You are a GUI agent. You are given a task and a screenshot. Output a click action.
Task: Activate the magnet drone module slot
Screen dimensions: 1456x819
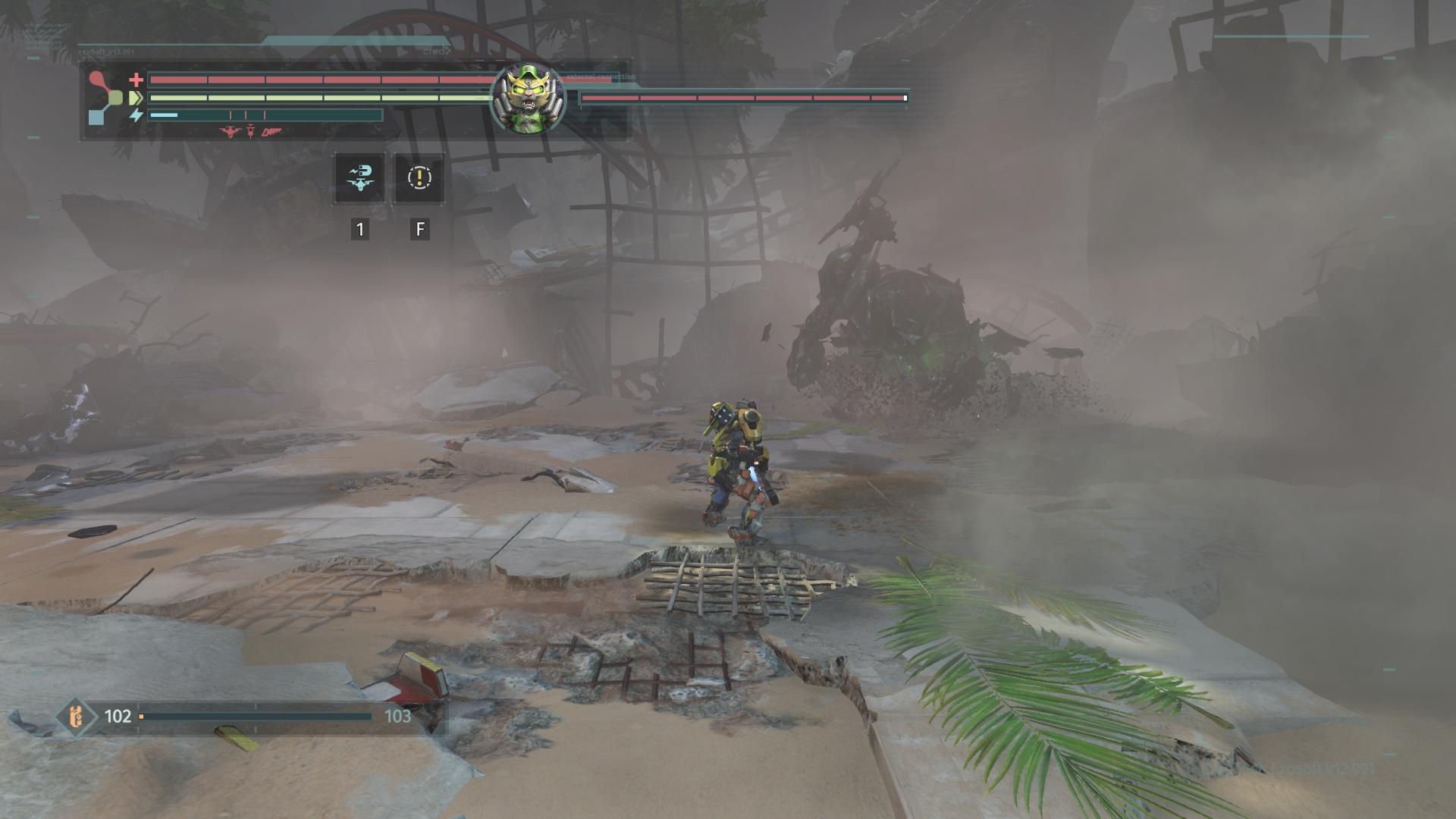359,178
